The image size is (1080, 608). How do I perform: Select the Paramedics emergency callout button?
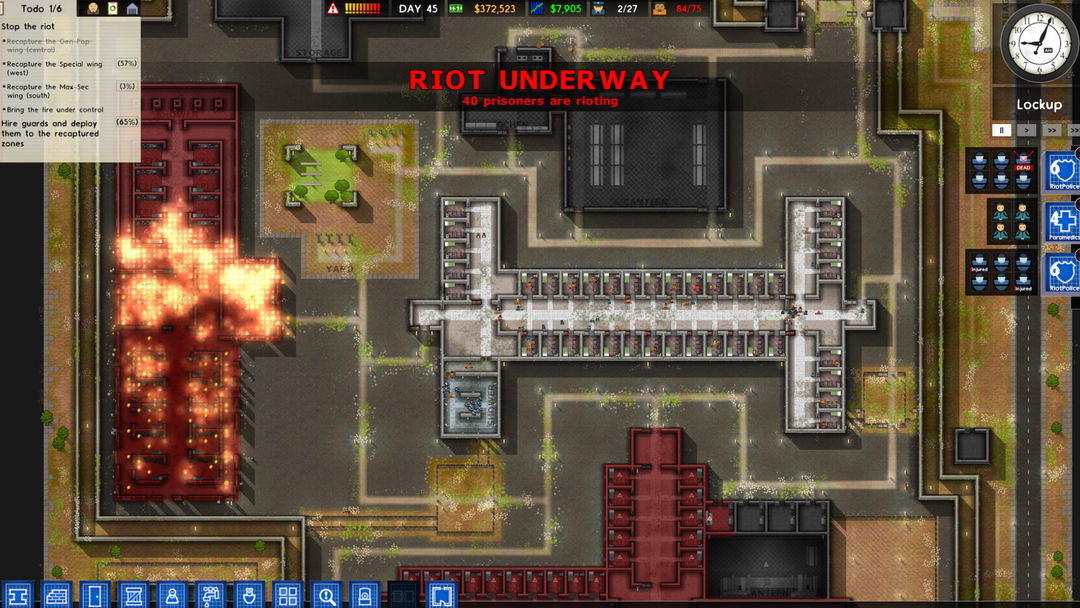(1061, 221)
